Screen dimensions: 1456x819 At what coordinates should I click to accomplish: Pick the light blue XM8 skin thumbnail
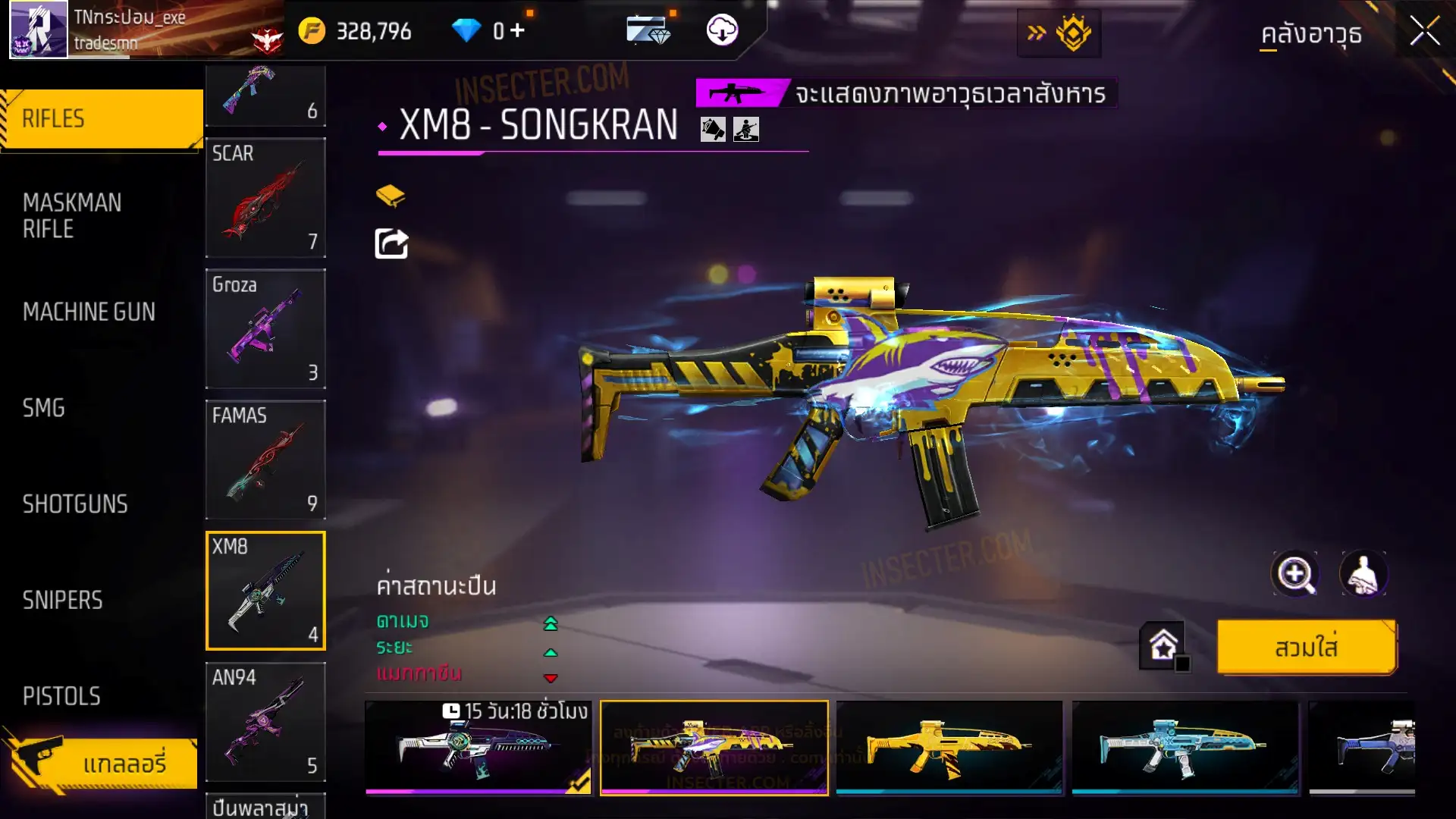point(1184,747)
